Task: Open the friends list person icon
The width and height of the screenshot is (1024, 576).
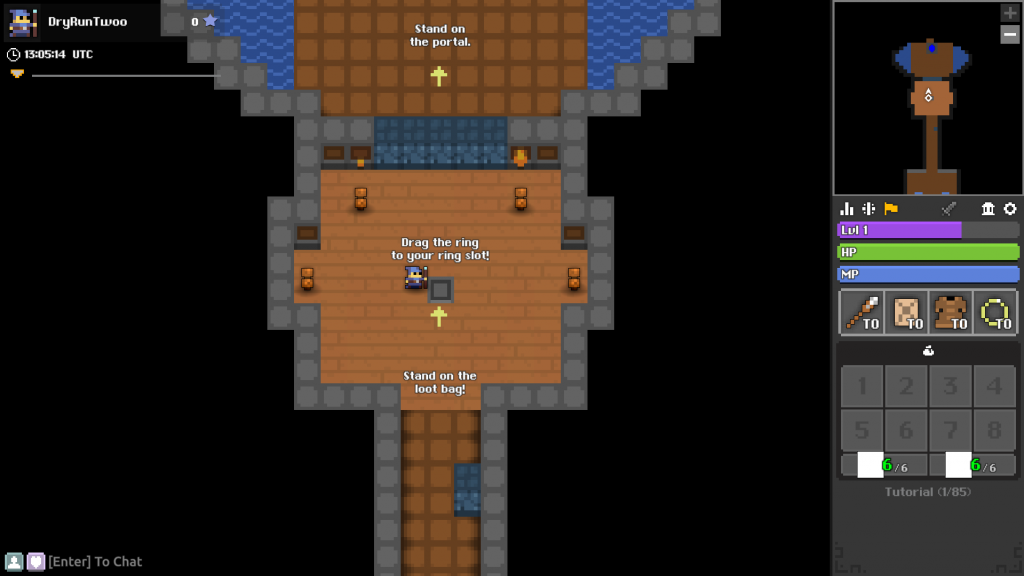Action: click(x=14, y=562)
